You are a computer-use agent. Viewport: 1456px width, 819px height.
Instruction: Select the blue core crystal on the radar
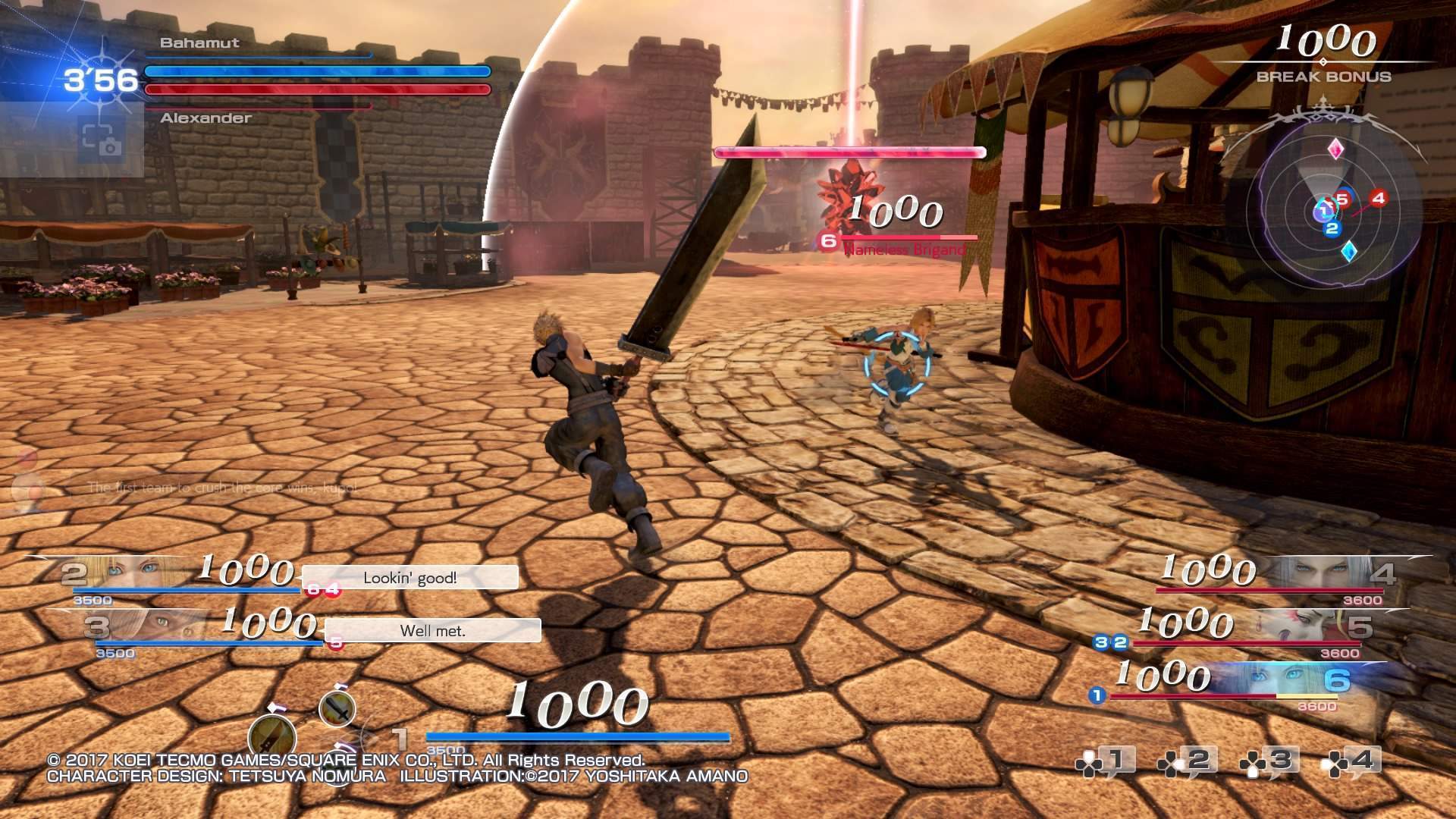tap(1348, 251)
